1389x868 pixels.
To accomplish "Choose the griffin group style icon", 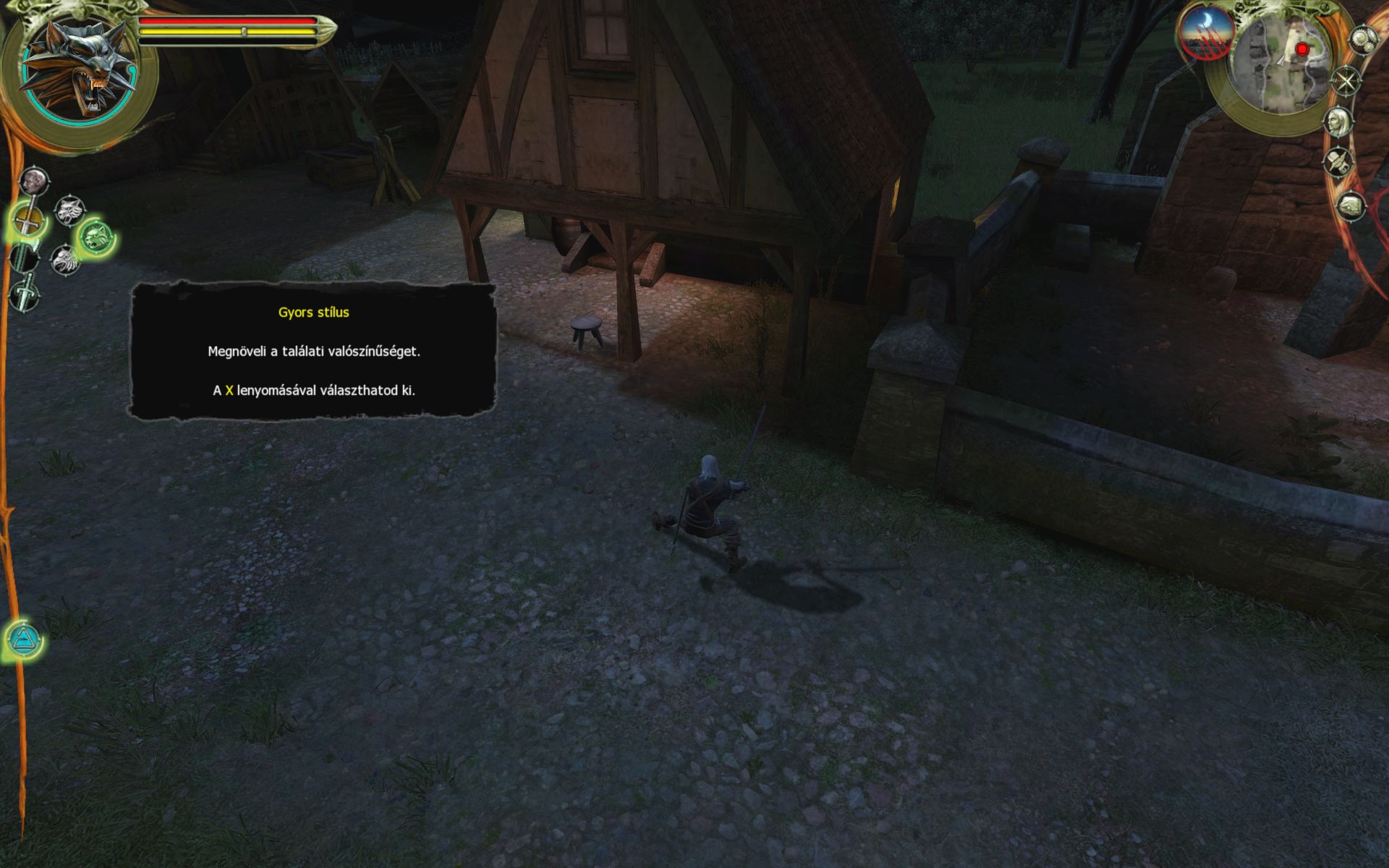I will tap(65, 259).
